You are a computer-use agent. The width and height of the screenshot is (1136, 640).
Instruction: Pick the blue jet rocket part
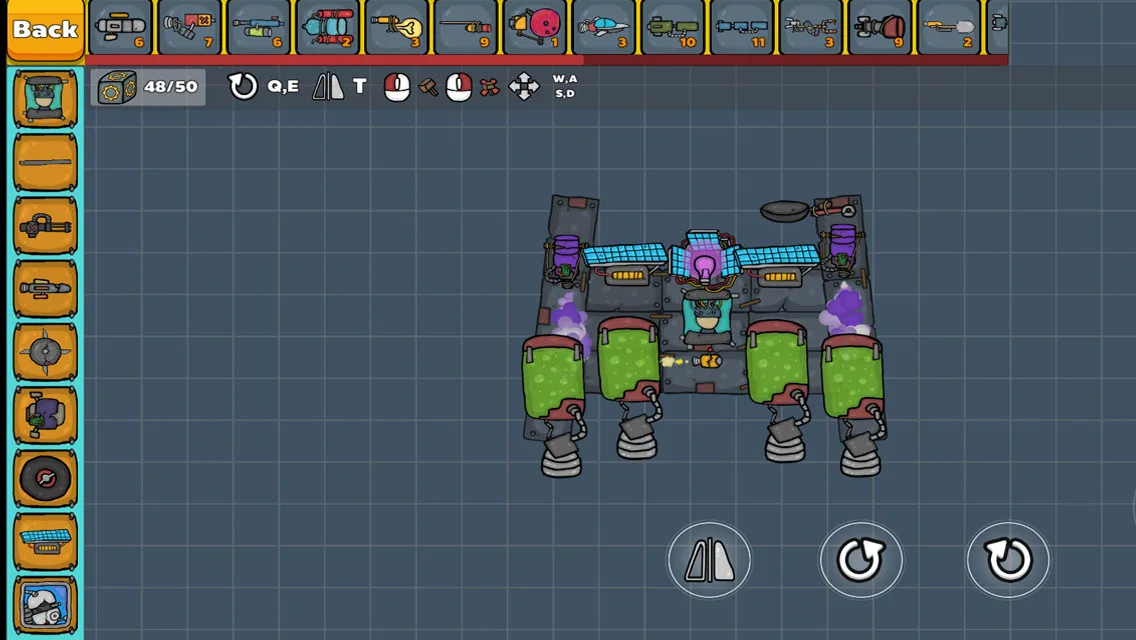[x=603, y=28]
